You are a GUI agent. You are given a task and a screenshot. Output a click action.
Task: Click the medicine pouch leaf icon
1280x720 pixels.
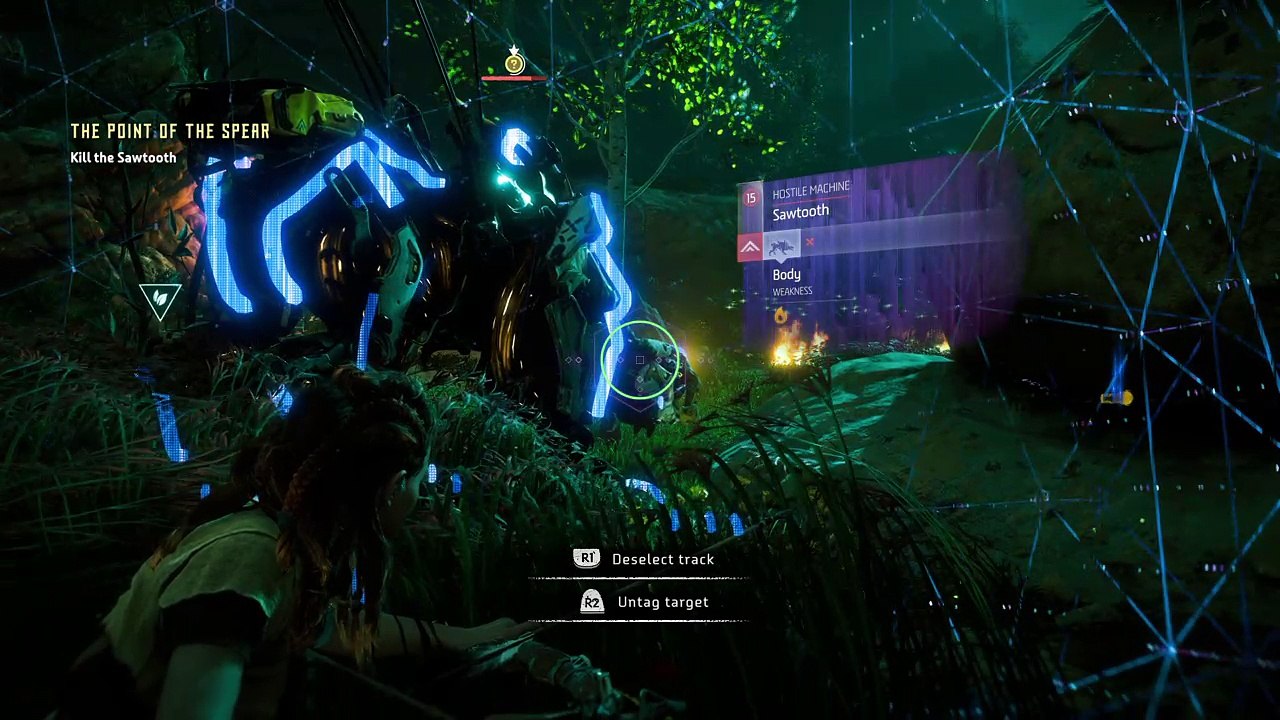coord(160,299)
